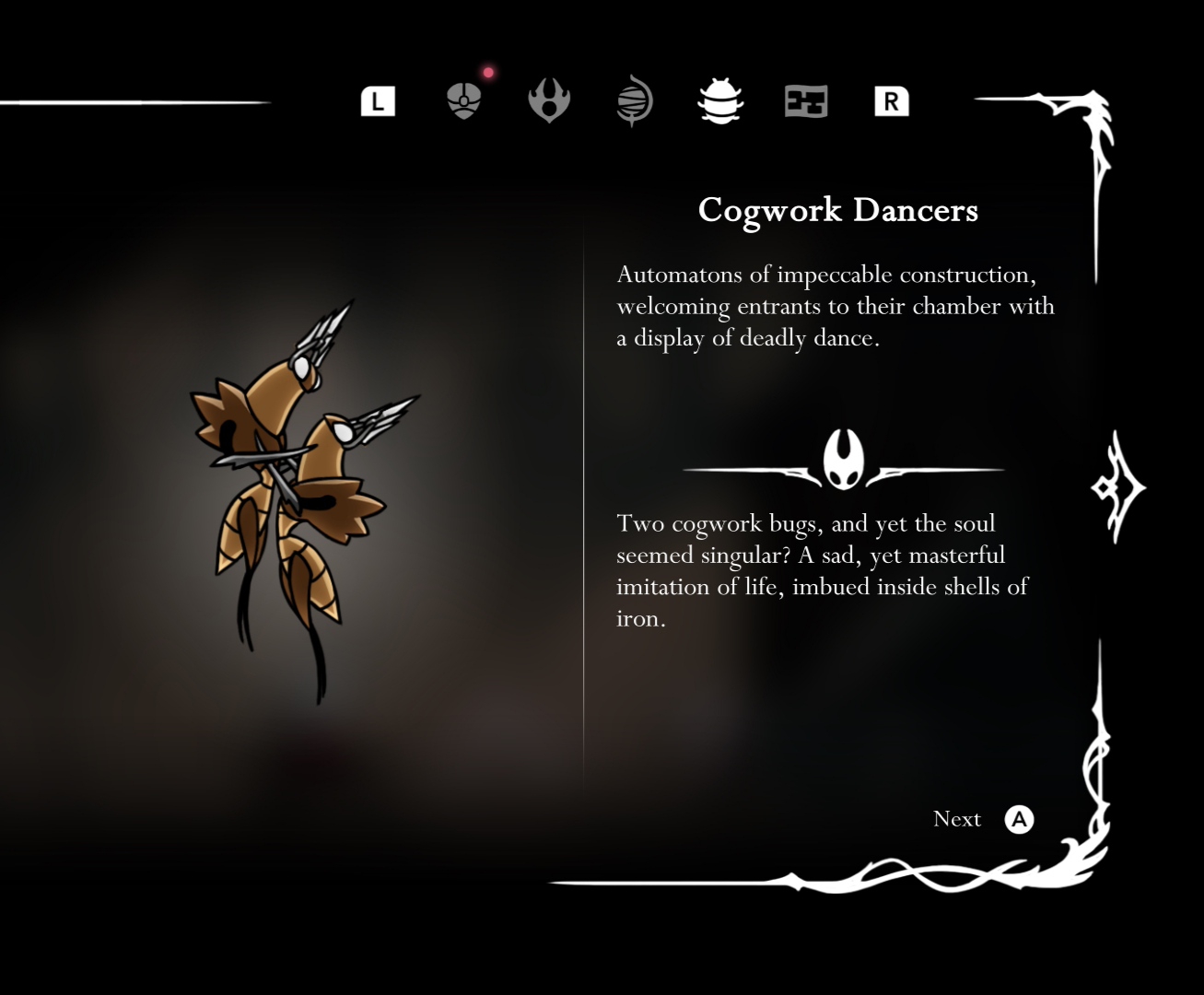Click the ornate arrow on the right edge
This screenshot has height=995, width=1204.
[x=1117, y=486]
